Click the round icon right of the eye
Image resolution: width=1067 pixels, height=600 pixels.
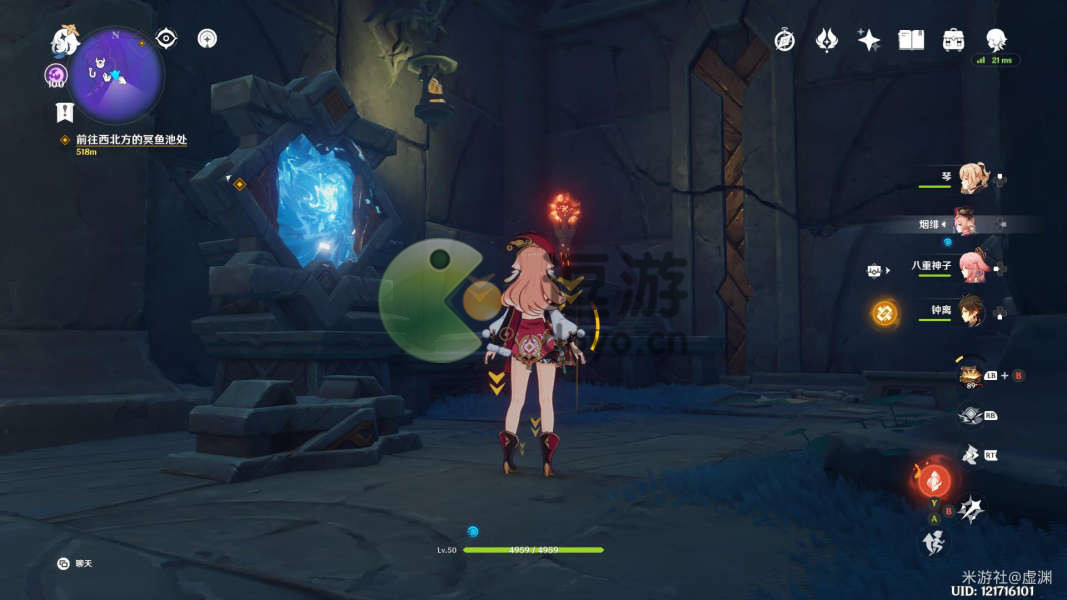pyautogui.click(x=207, y=39)
